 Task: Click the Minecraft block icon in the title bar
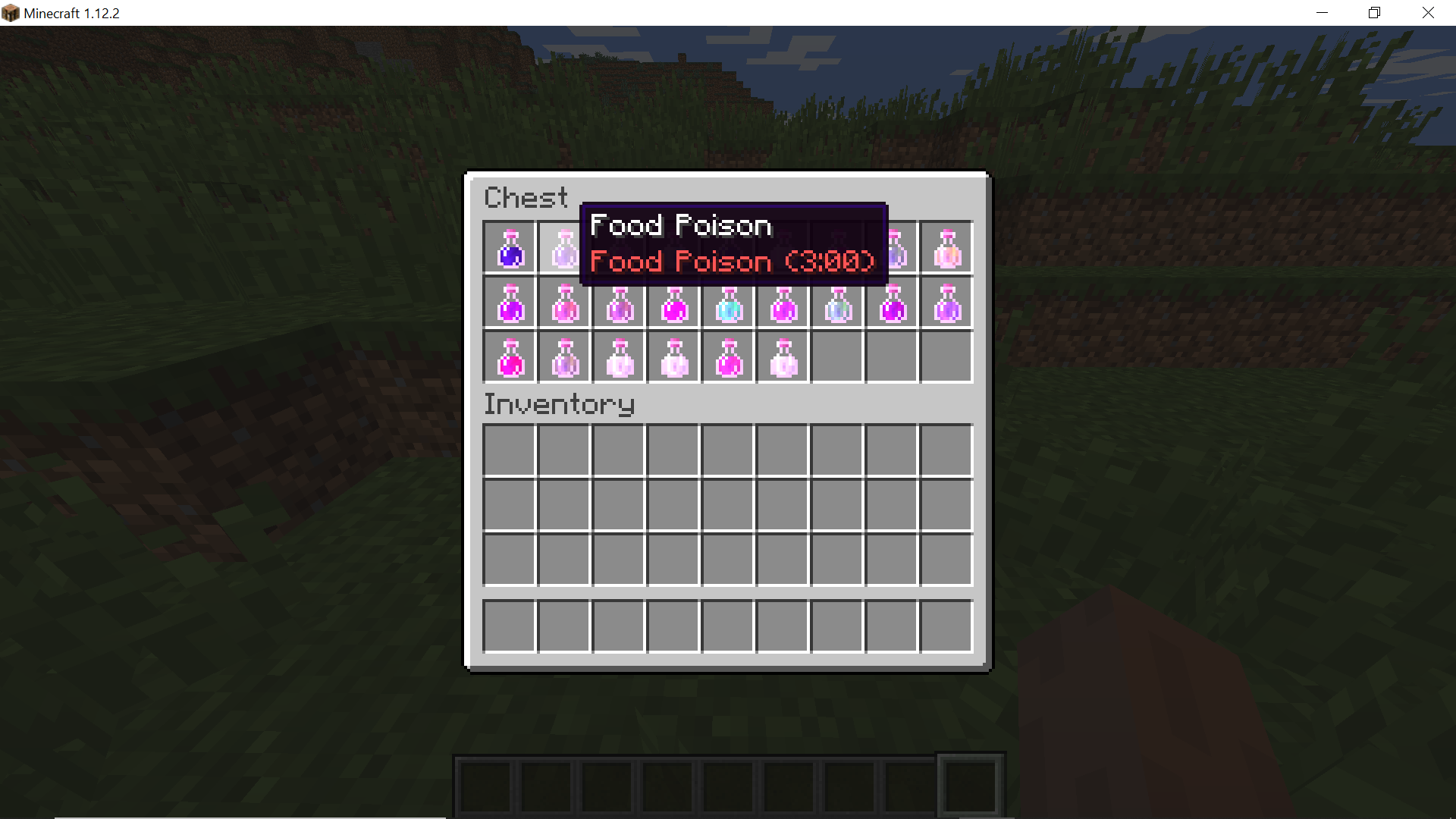11,12
